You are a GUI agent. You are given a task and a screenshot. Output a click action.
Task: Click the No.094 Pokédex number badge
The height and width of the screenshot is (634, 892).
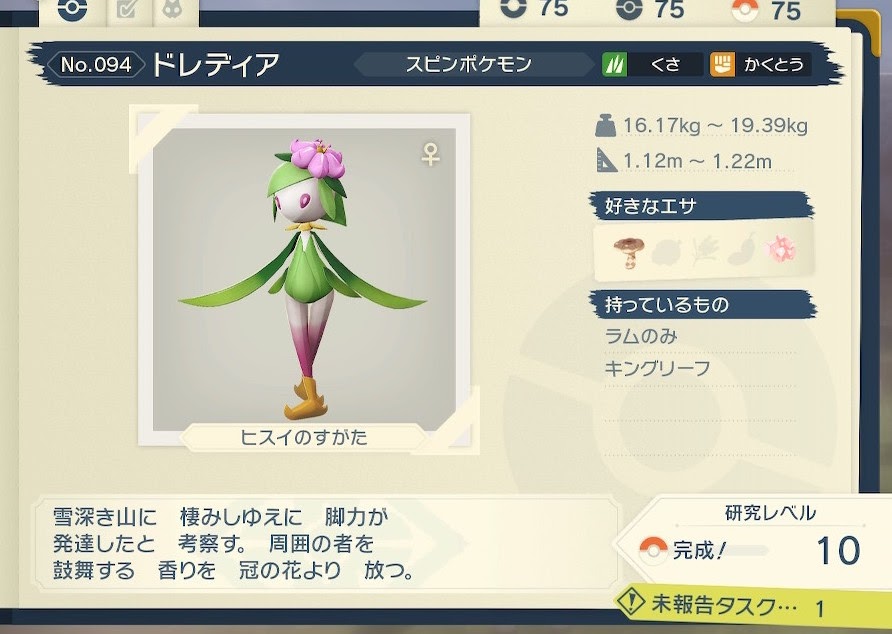(x=95, y=66)
